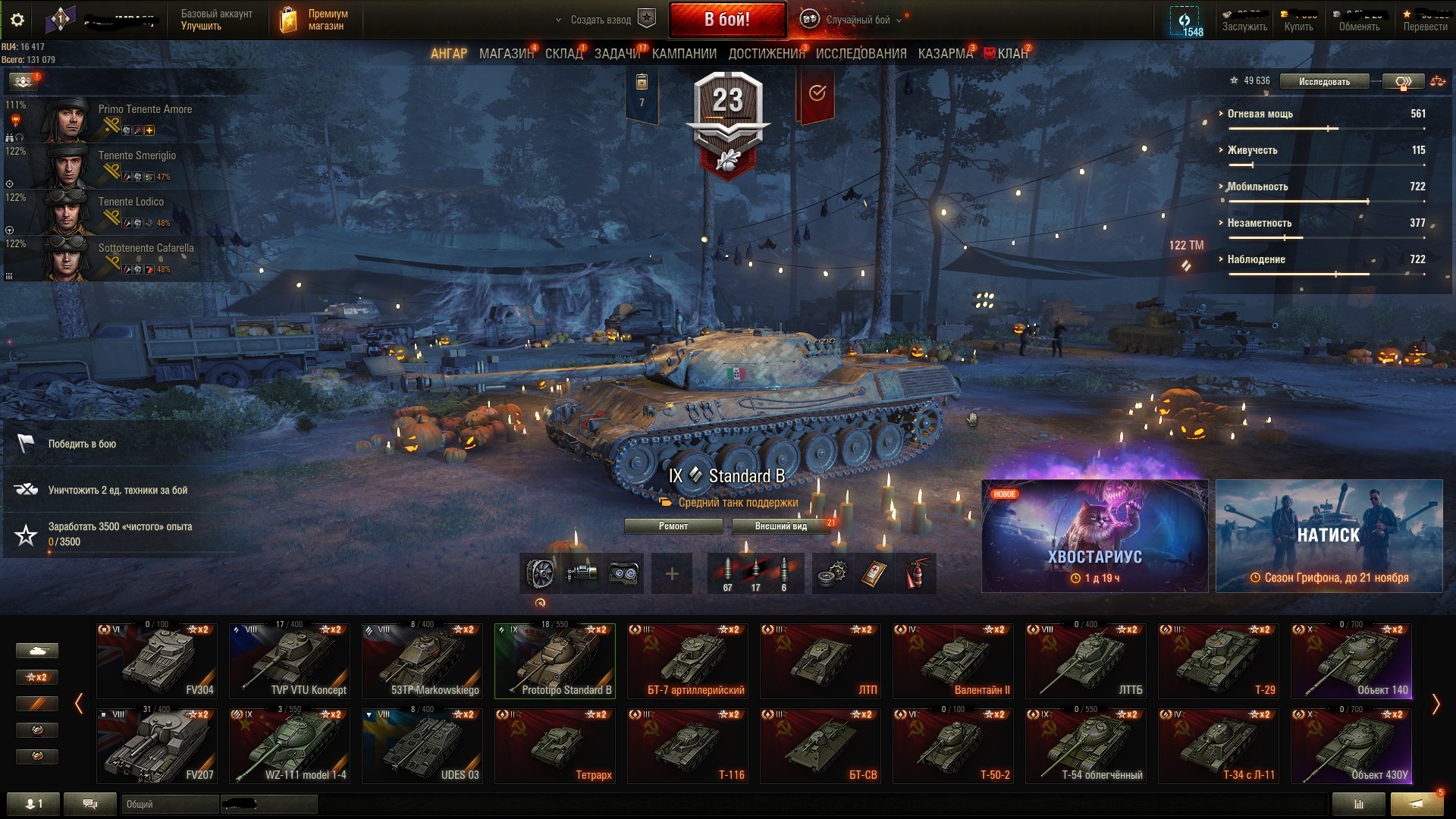Screen dimensions: 1456x819
Task: Show next tanks with right carousel arrow
Action: (1435, 704)
